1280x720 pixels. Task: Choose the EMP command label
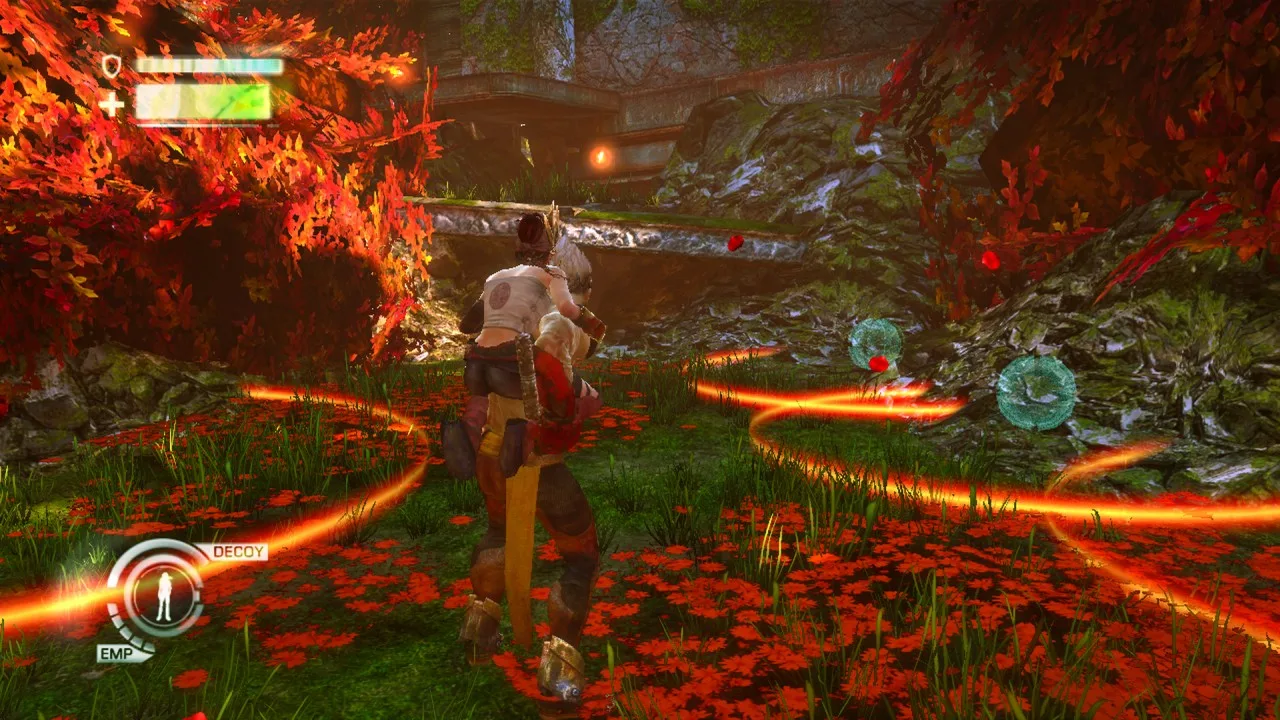coord(122,653)
